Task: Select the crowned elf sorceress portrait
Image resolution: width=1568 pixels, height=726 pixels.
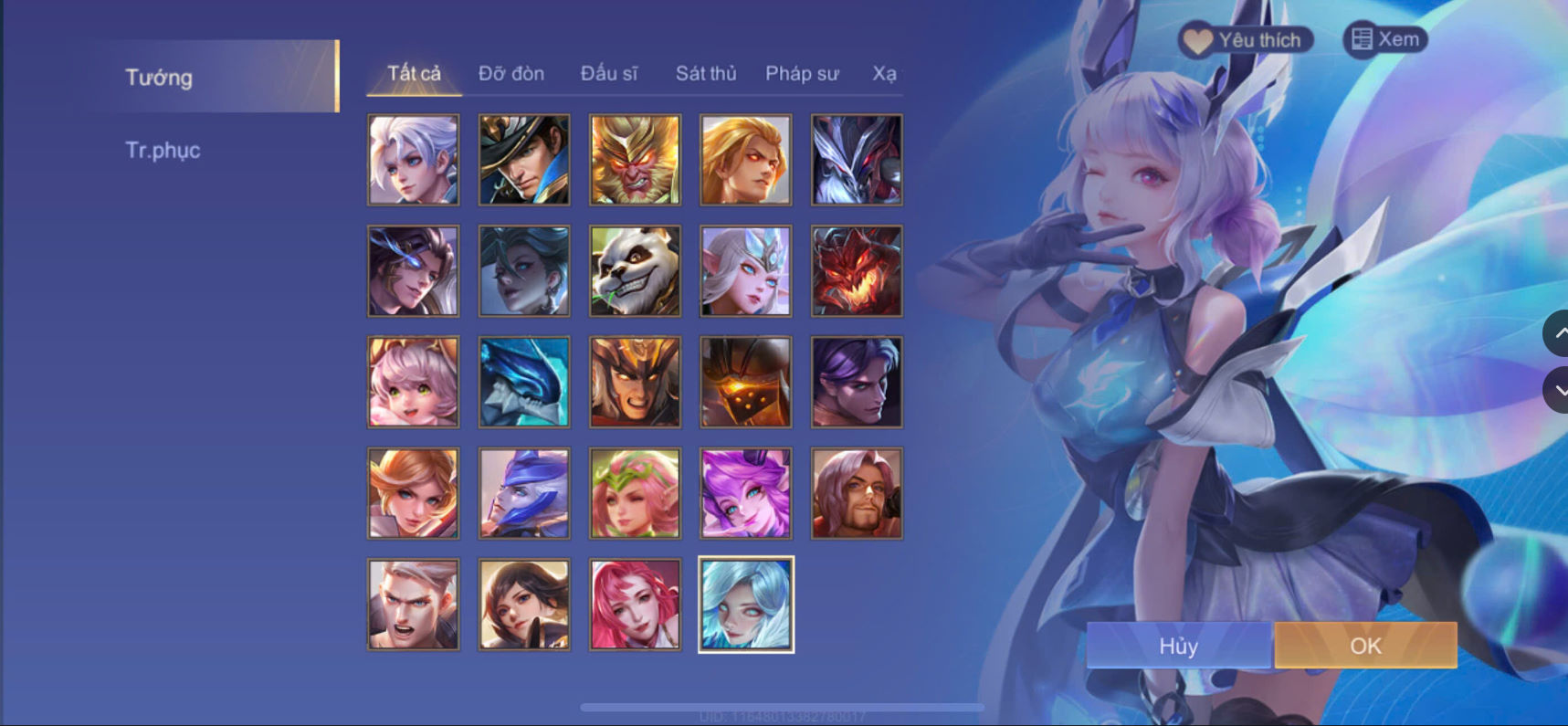Action: 745,270
